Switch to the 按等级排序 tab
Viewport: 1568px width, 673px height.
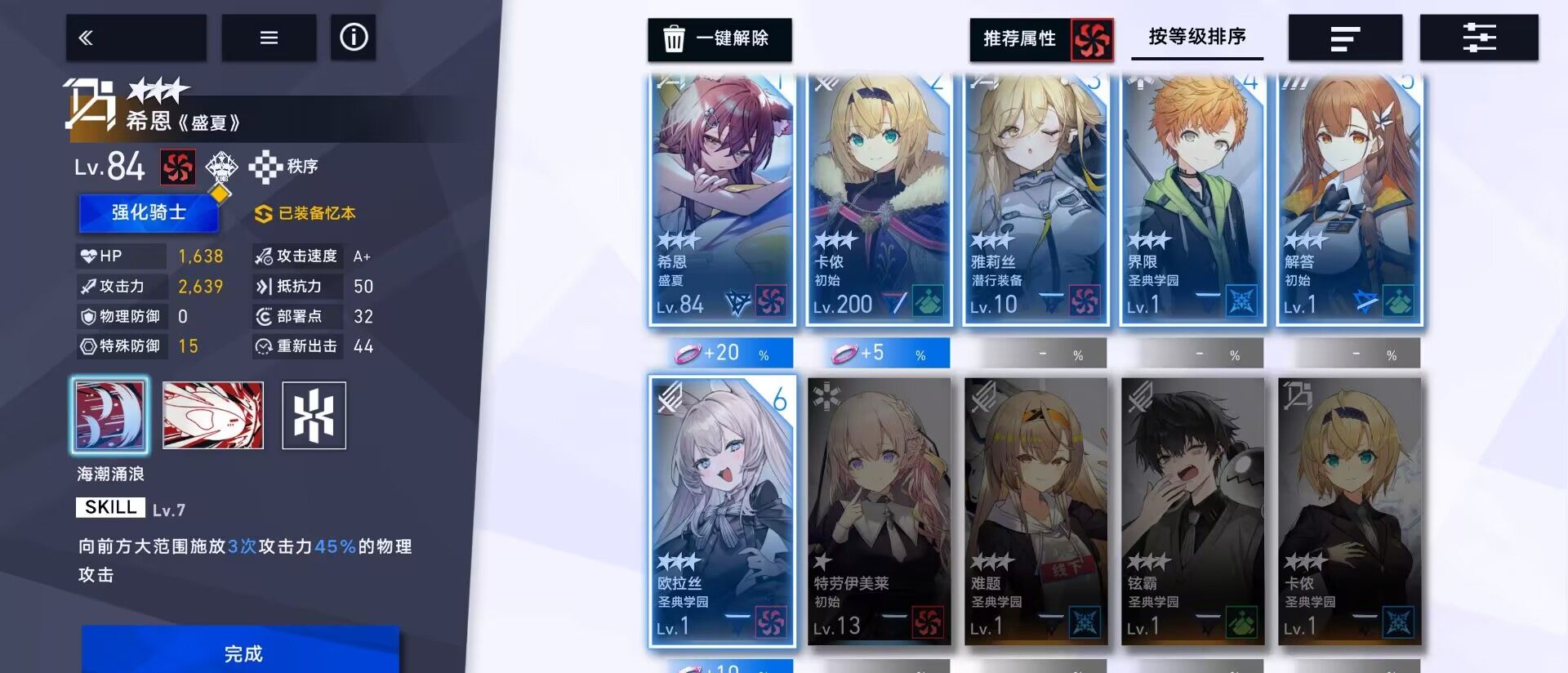pos(1197,37)
